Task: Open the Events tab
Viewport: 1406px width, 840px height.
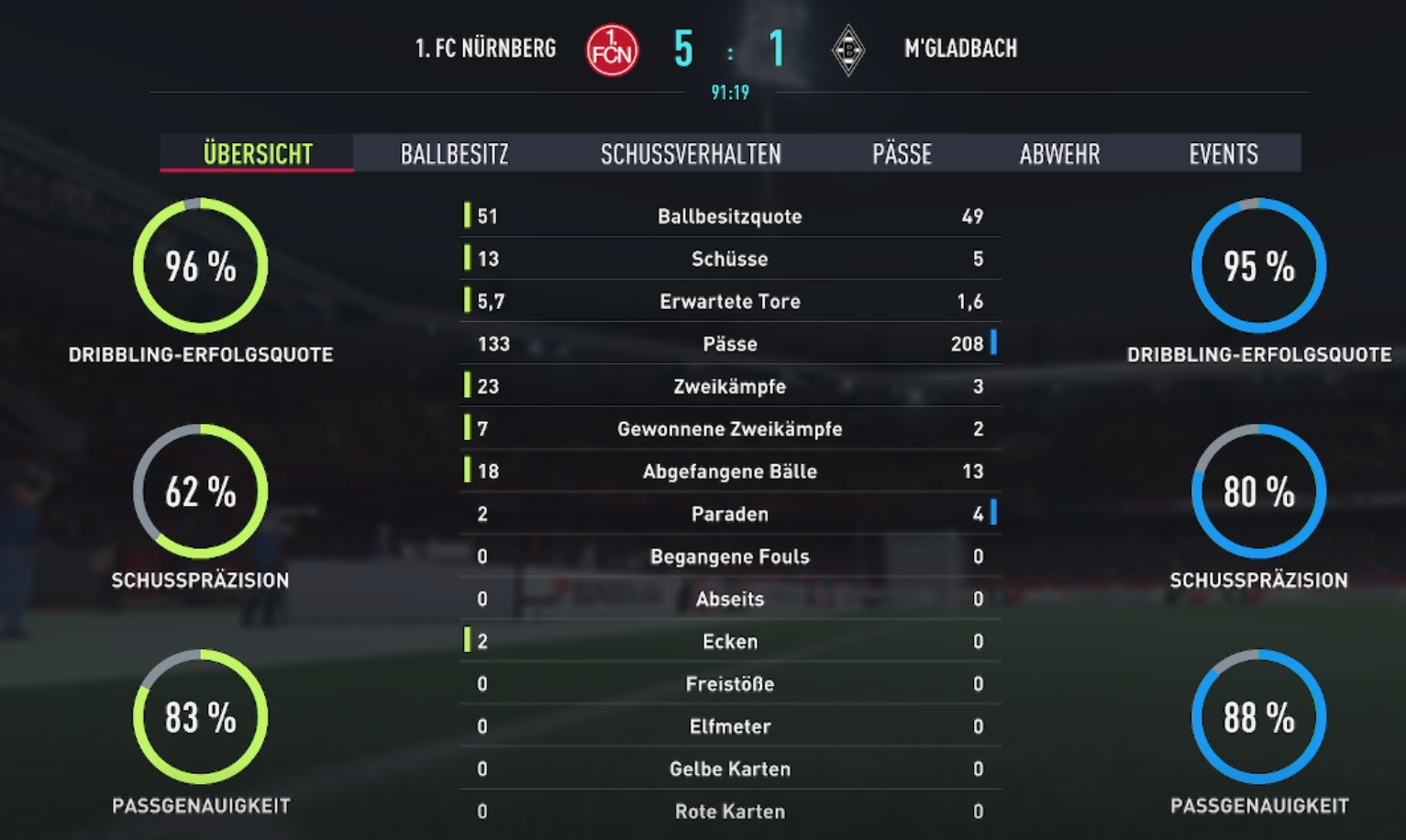Action: 1223,154
